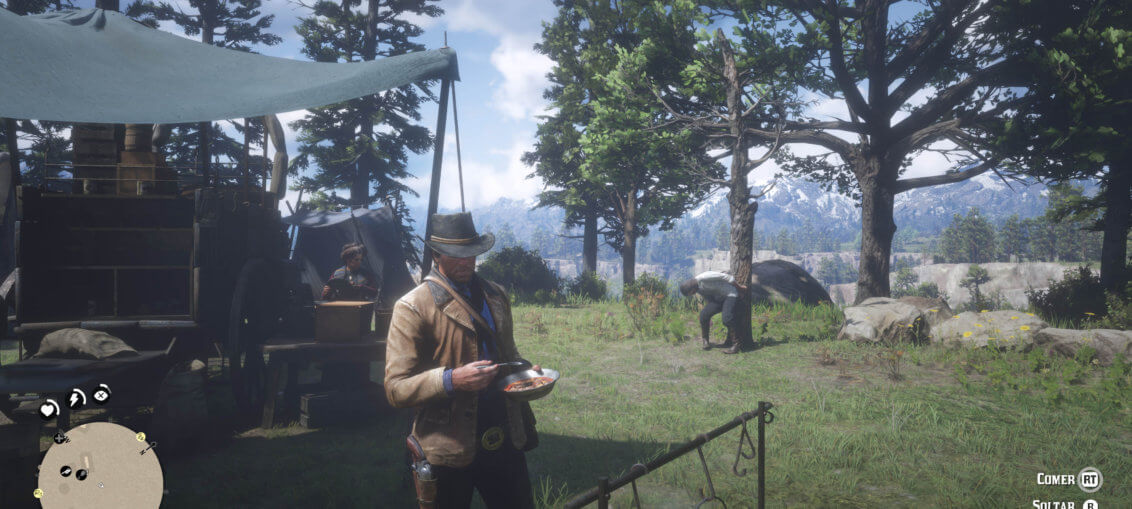
Task: Select the heart health core icon
Action: pos(48,408)
